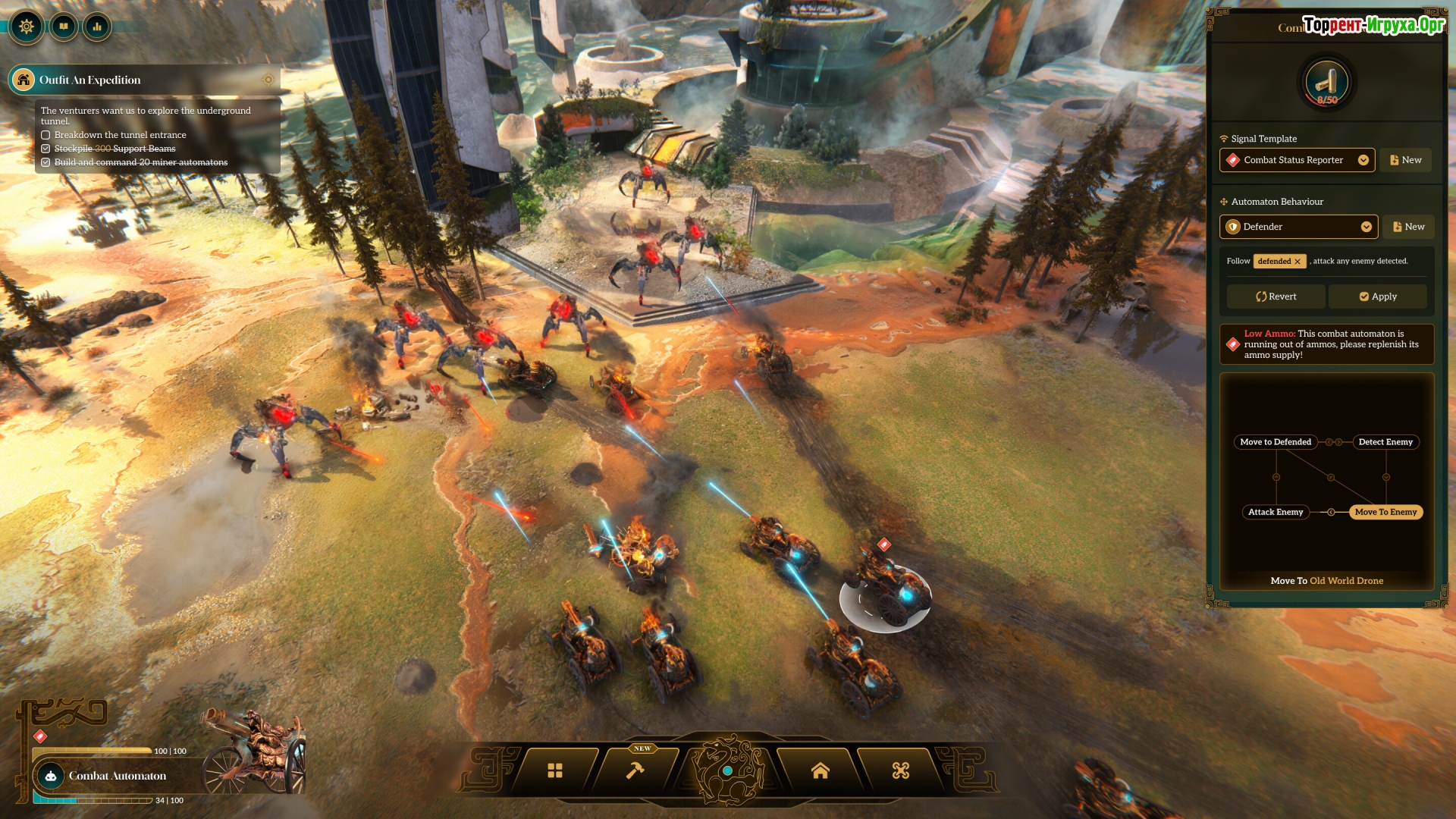The image size is (1456, 819).
Task: Revert the behaviour changes
Action: coord(1276,297)
